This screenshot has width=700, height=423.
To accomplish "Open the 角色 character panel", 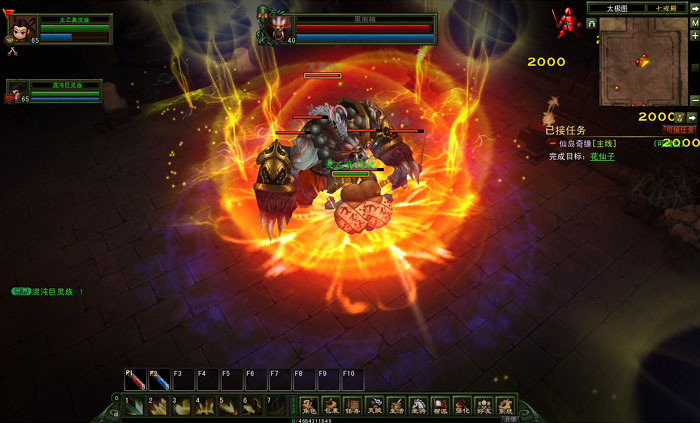I will point(309,406).
